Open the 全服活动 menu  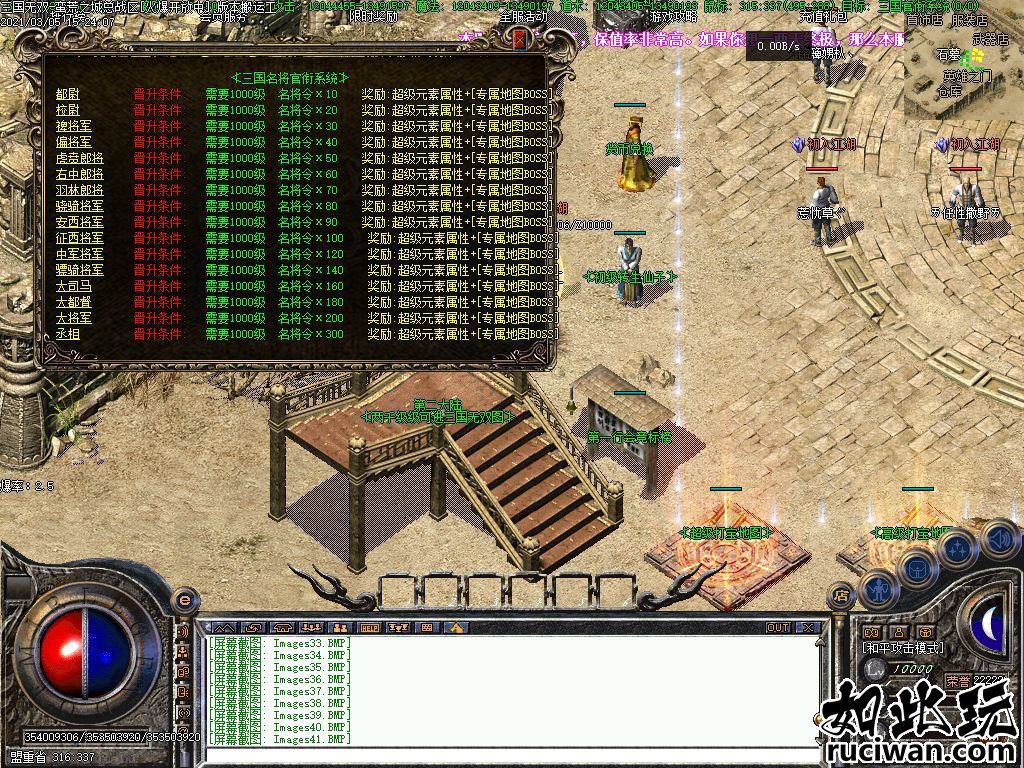(x=522, y=17)
